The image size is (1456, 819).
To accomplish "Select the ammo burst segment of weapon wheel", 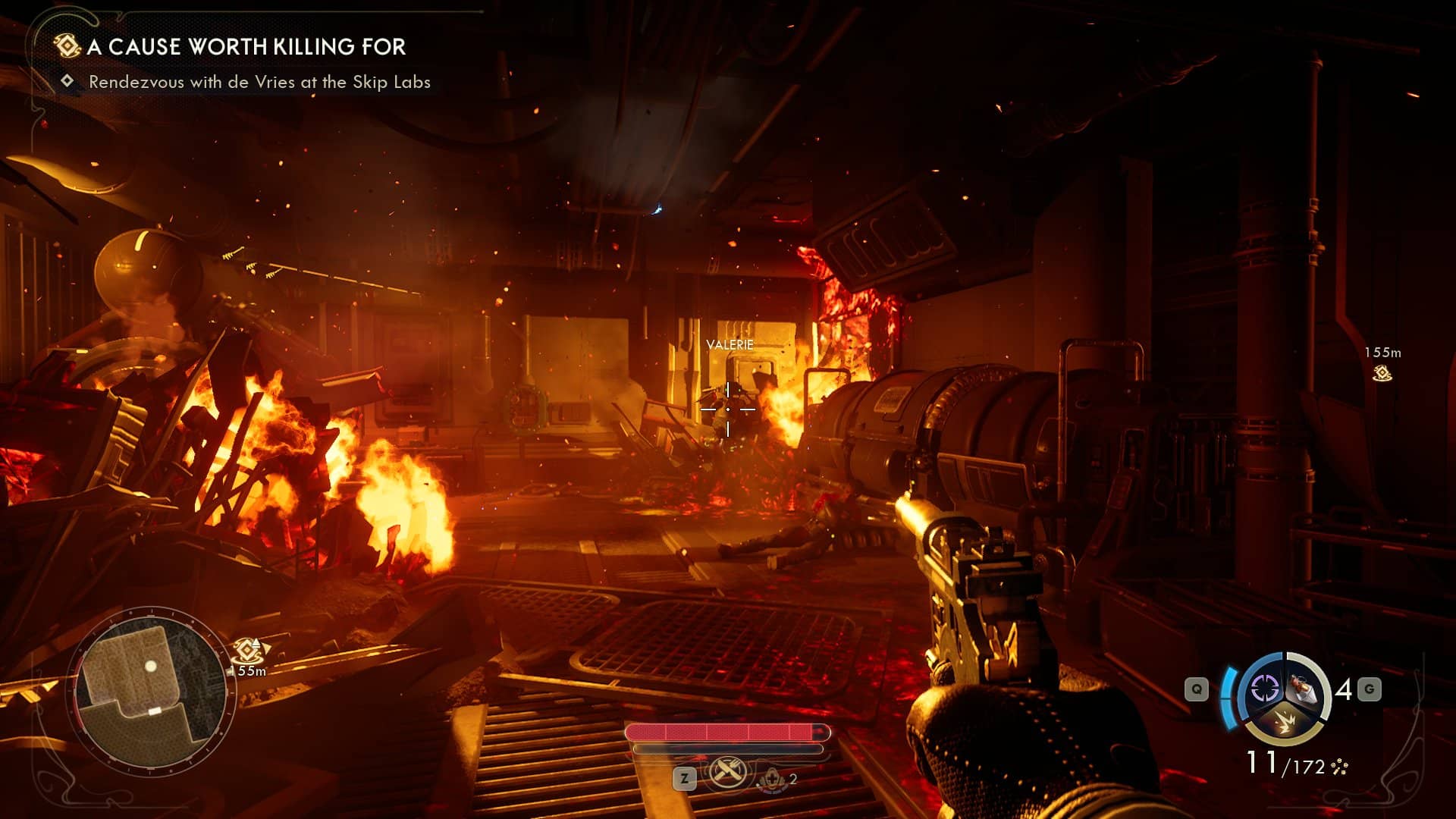I will 1285,722.
